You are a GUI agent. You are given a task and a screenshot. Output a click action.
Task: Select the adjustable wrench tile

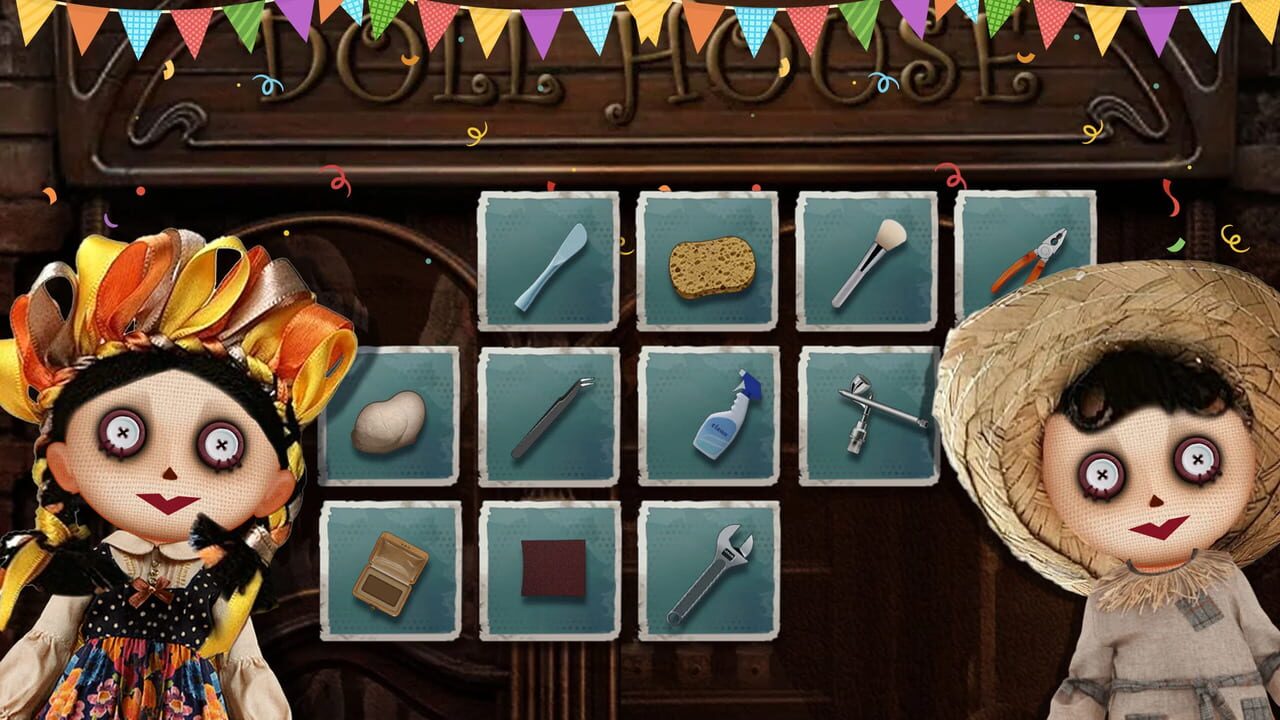pyautogui.click(x=706, y=572)
